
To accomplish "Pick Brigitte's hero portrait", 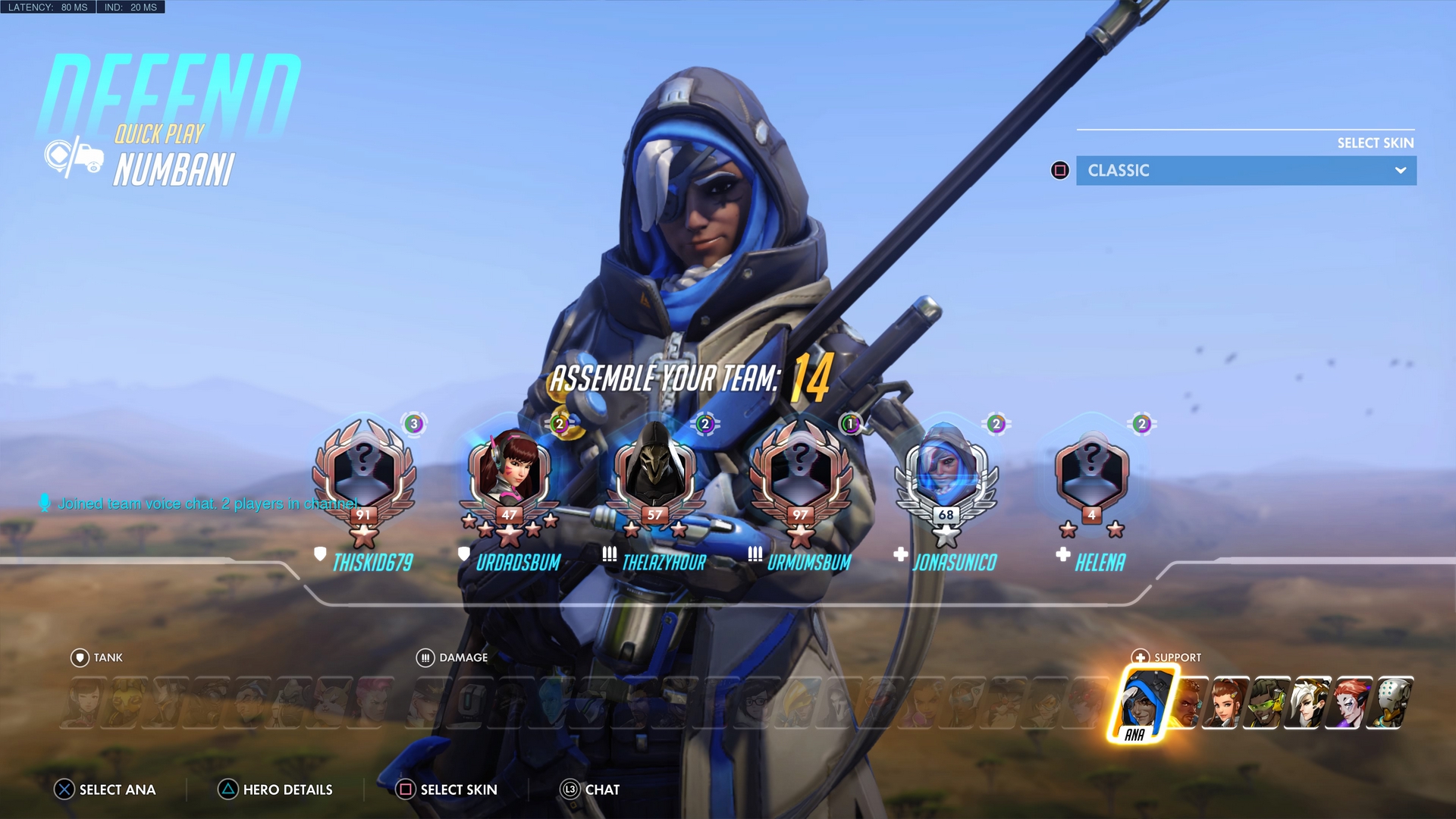I will tap(1226, 702).
